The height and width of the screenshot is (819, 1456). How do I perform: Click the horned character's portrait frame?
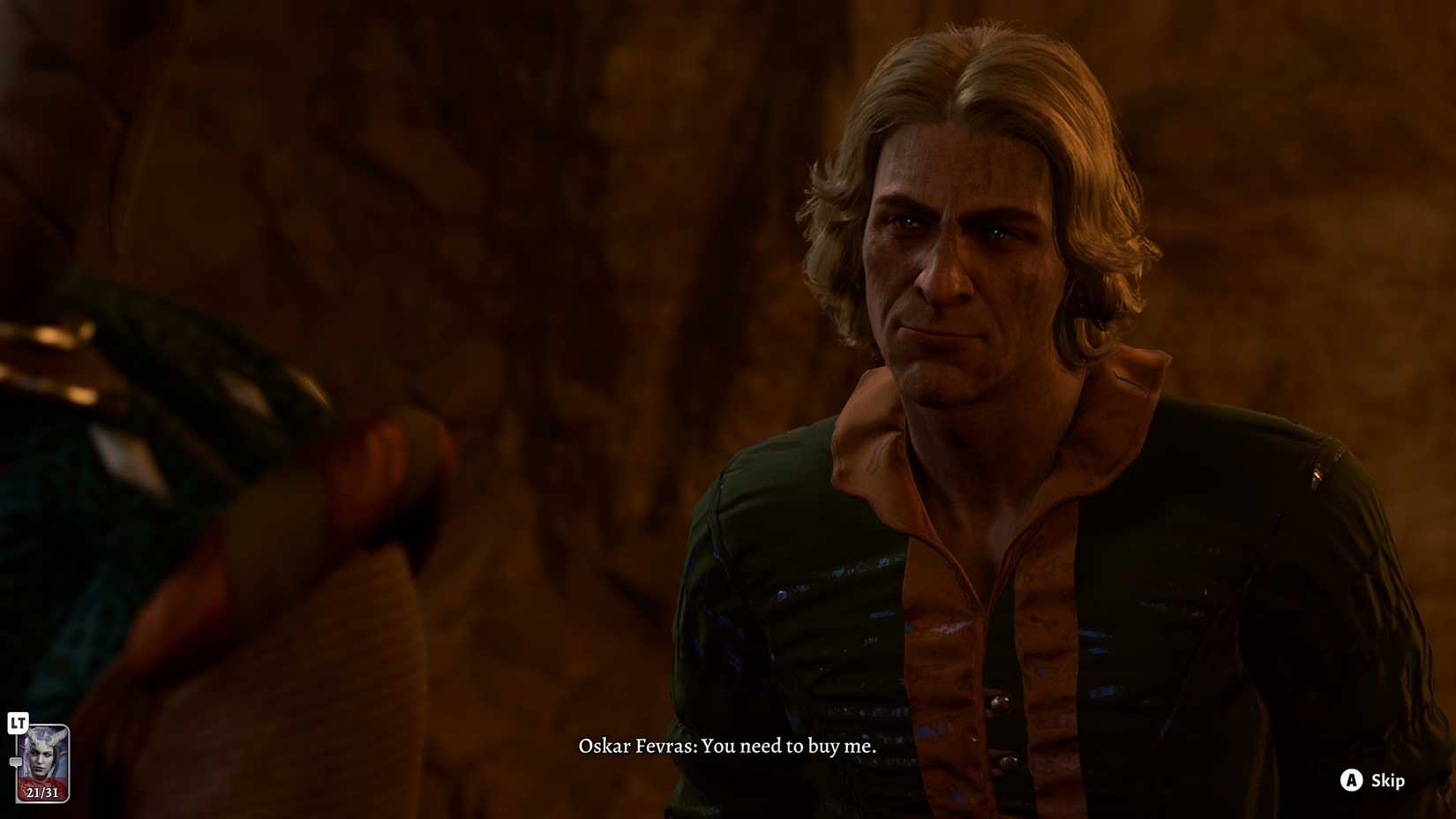[x=41, y=763]
